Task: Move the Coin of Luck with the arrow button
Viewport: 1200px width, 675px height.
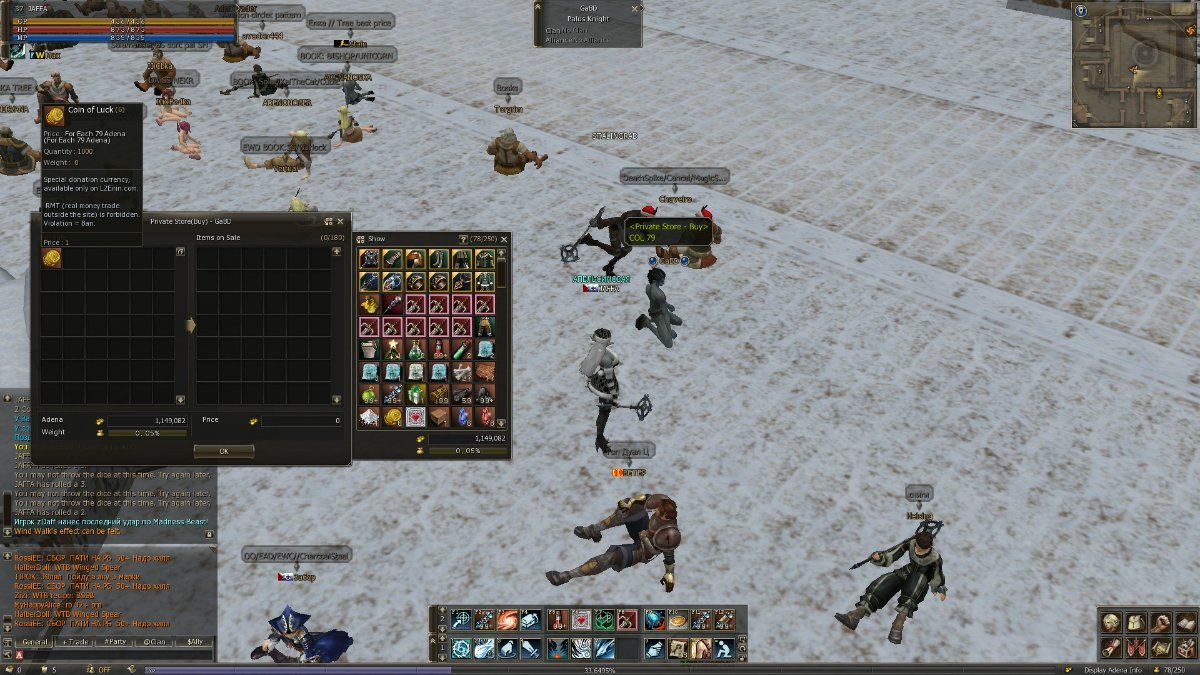Action: [189, 325]
